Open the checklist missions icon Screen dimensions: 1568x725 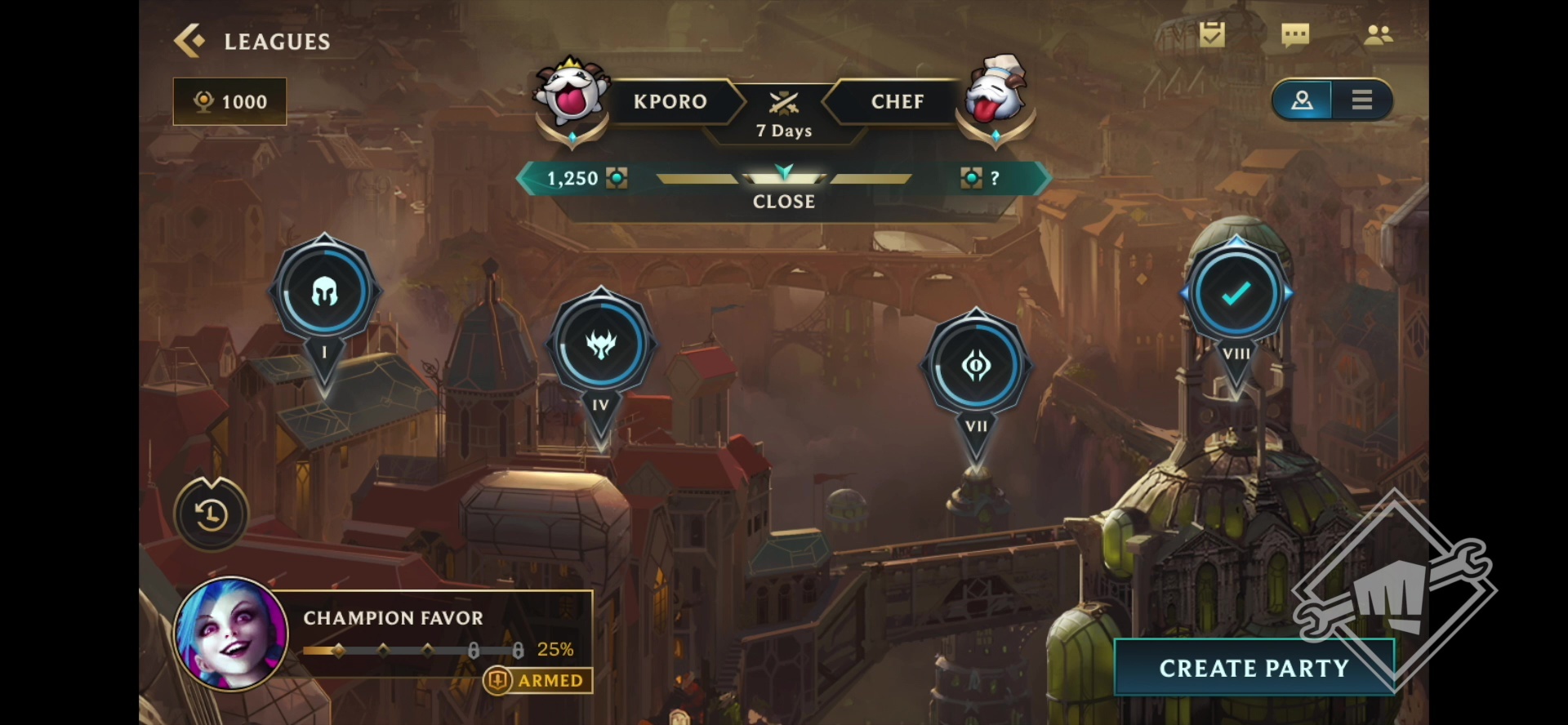click(x=1212, y=35)
